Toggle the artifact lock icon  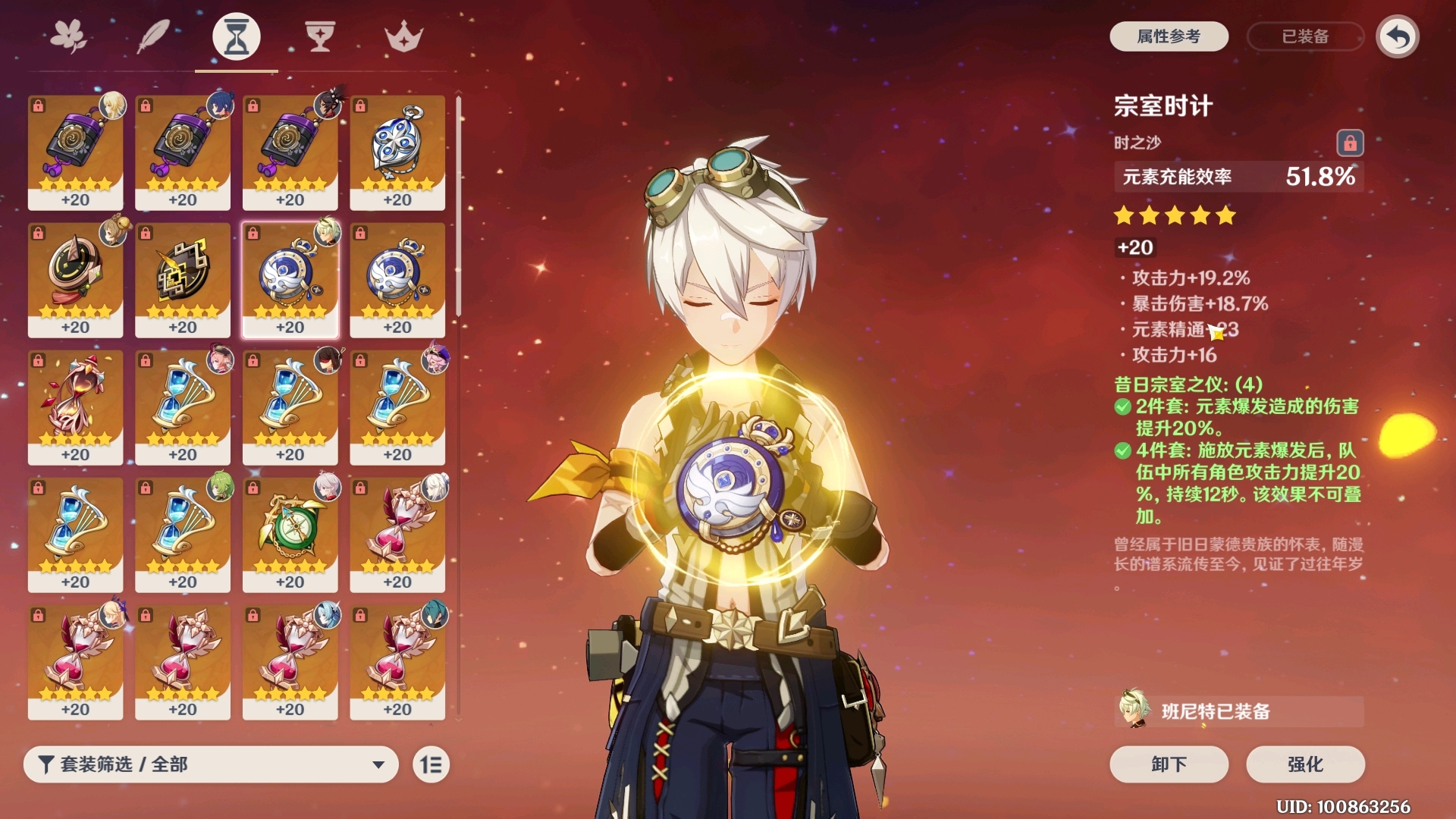[x=1350, y=143]
